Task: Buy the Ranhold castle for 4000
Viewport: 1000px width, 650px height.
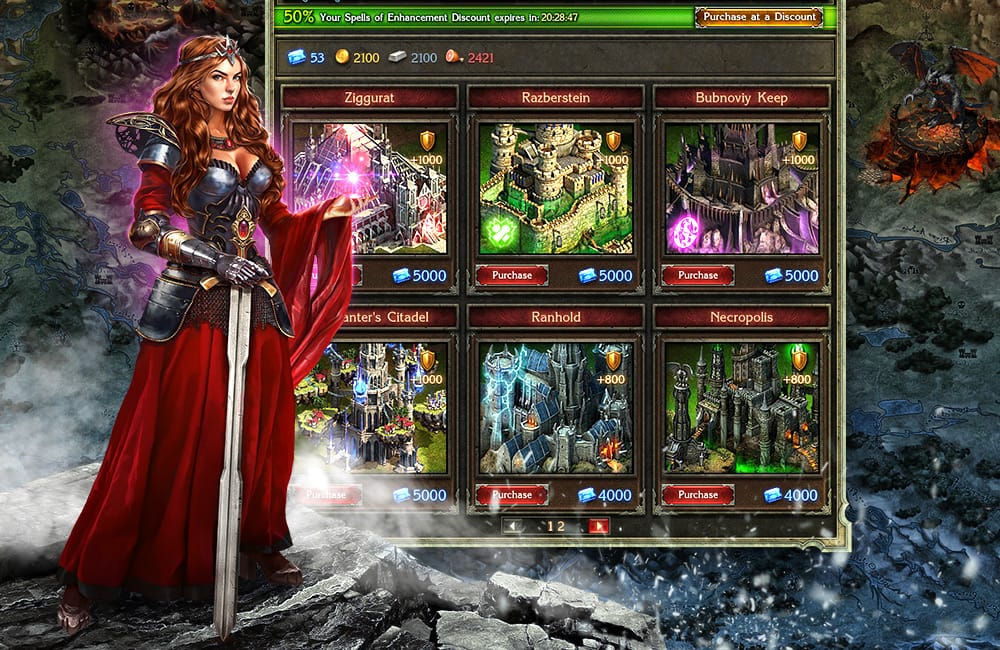Action: tap(512, 495)
